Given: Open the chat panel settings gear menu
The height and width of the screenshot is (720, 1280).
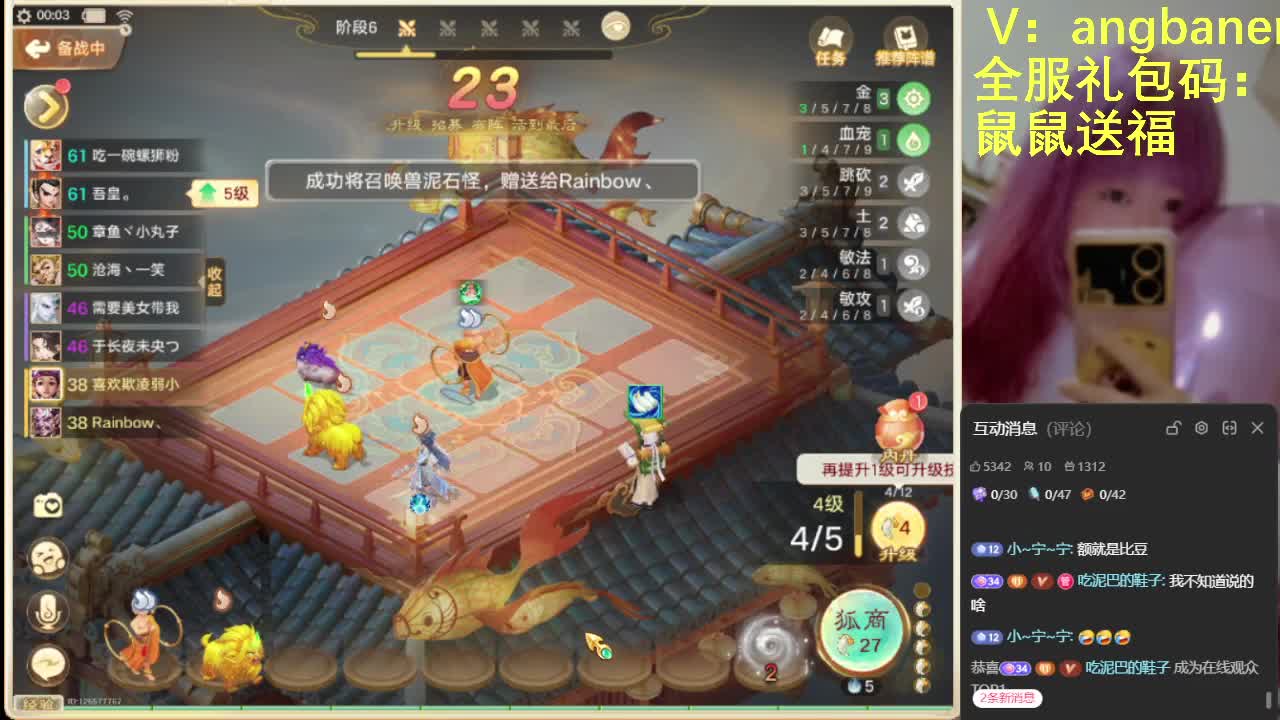Looking at the screenshot, I should point(1201,428).
